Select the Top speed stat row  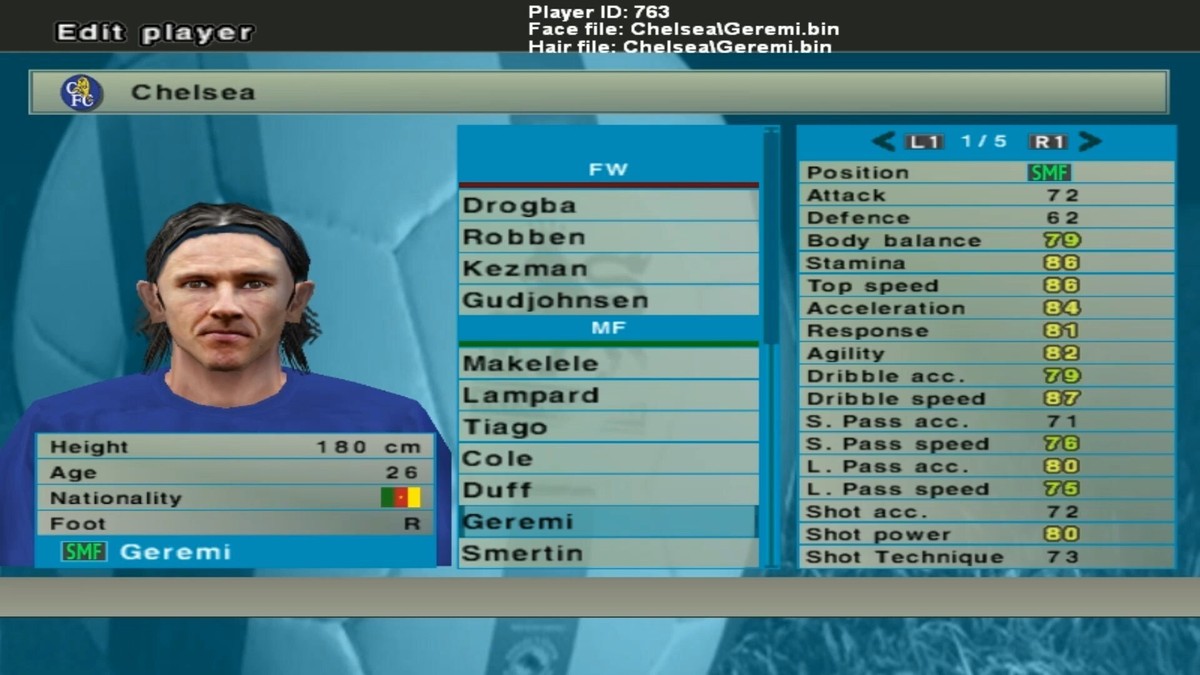click(x=985, y=286)
